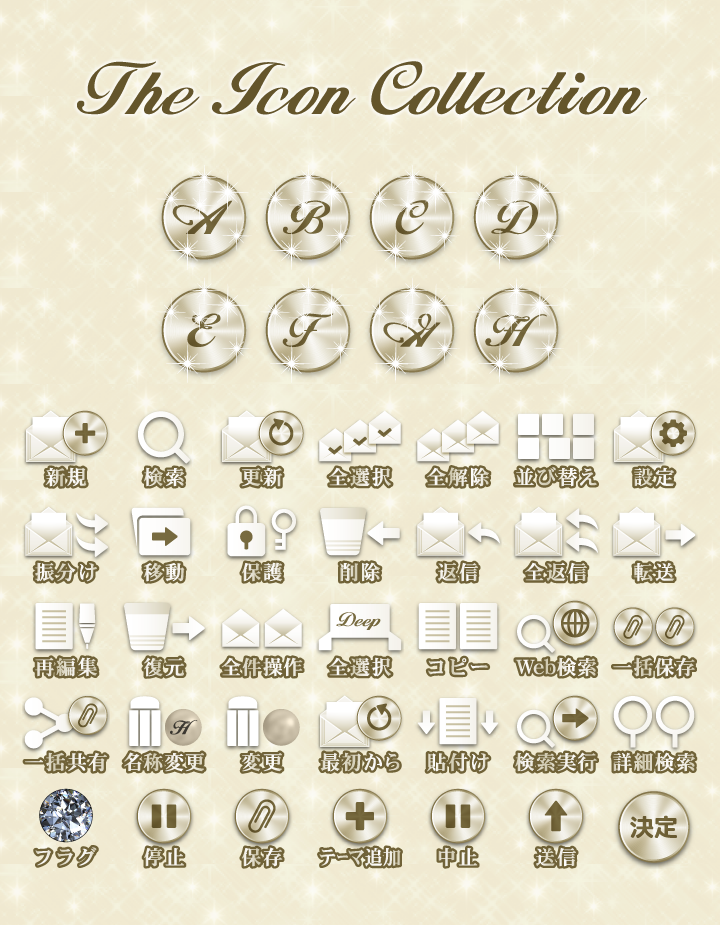Image resolution: width=720 pixels, height=925 pixels.
Task: Select the letter D medallion button
Action: 516,218
